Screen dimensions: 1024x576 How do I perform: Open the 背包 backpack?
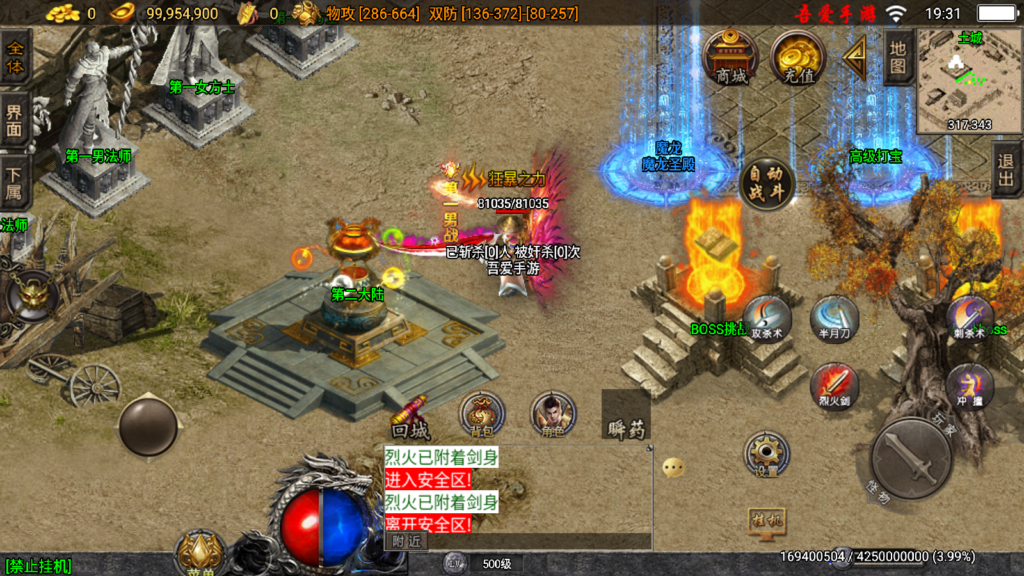click(482, 414)
